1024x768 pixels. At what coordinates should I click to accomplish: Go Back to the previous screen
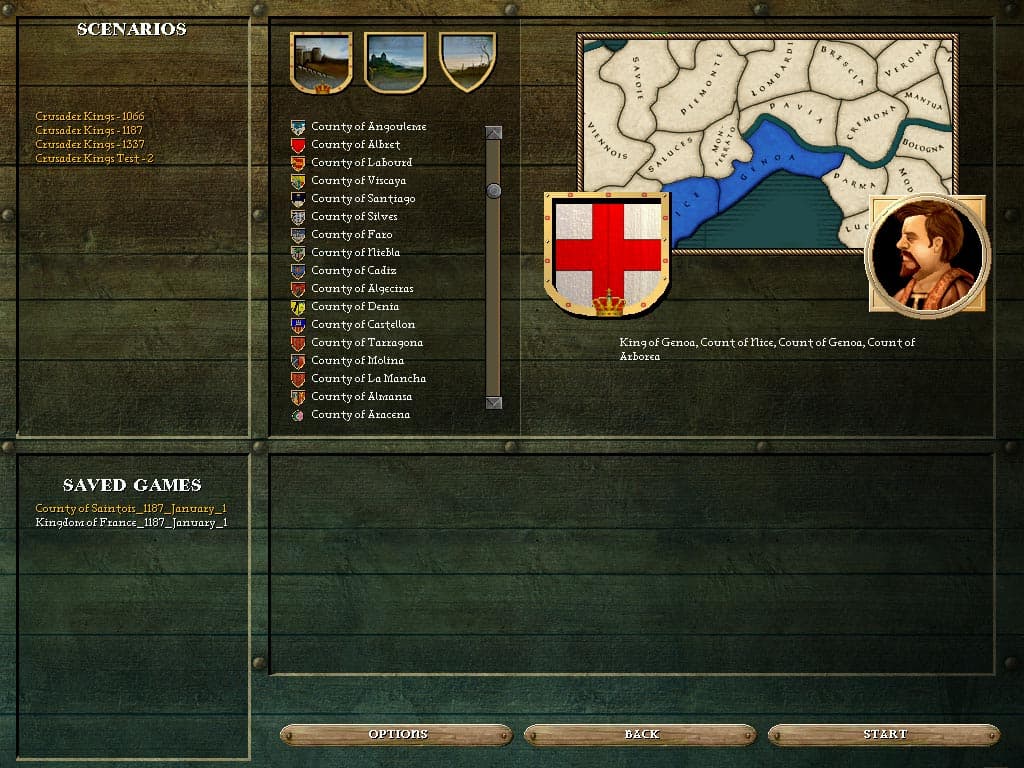(641, 734)
